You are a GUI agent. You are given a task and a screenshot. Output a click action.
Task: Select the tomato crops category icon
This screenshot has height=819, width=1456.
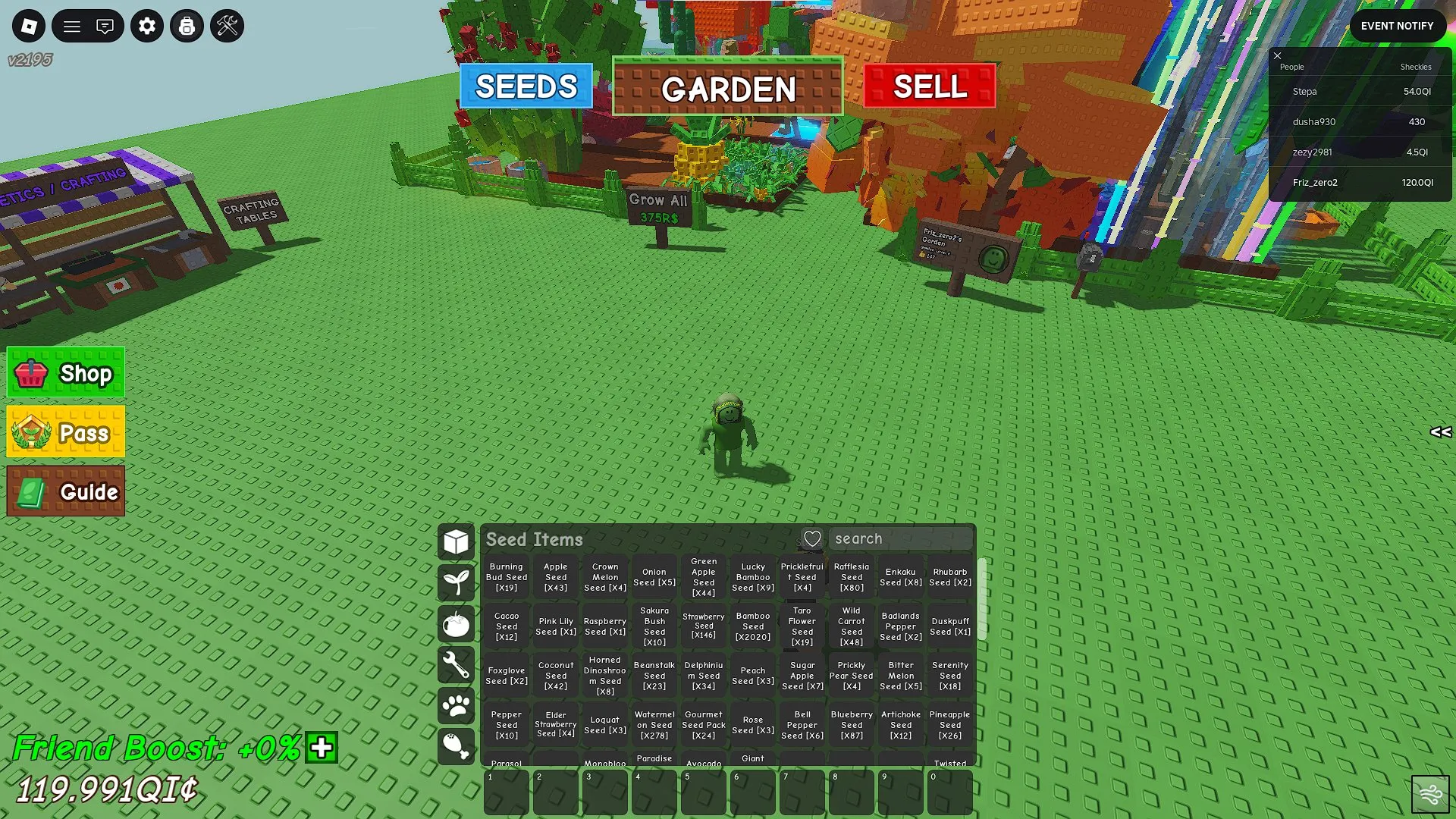point(456,624)
